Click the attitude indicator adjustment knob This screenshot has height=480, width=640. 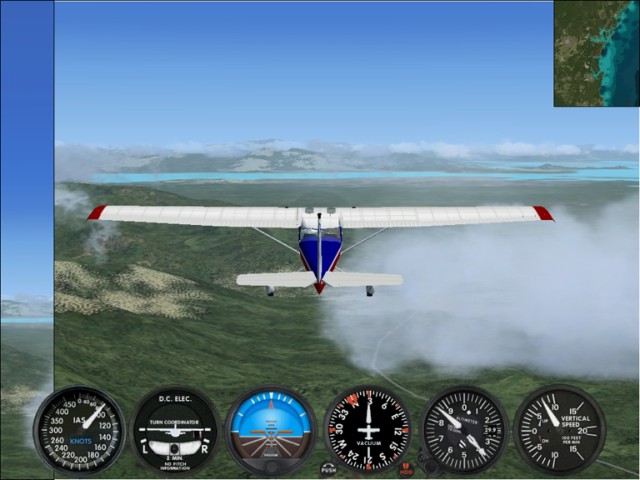271,465
